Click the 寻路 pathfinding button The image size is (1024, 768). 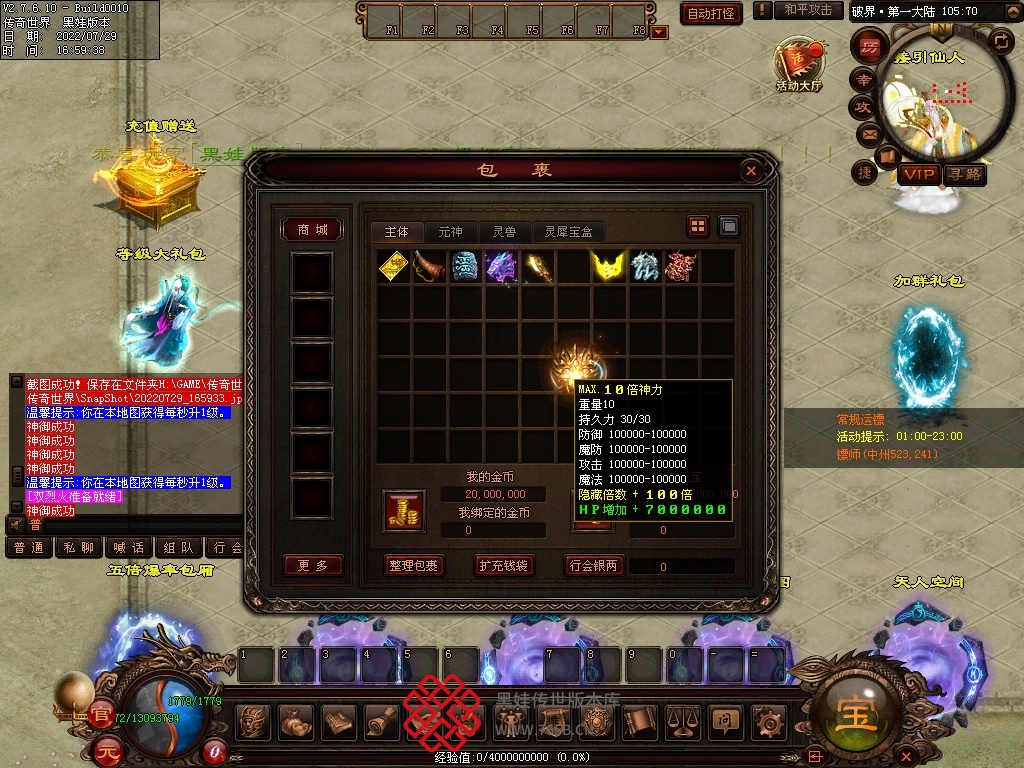click(x=964, y=175)
